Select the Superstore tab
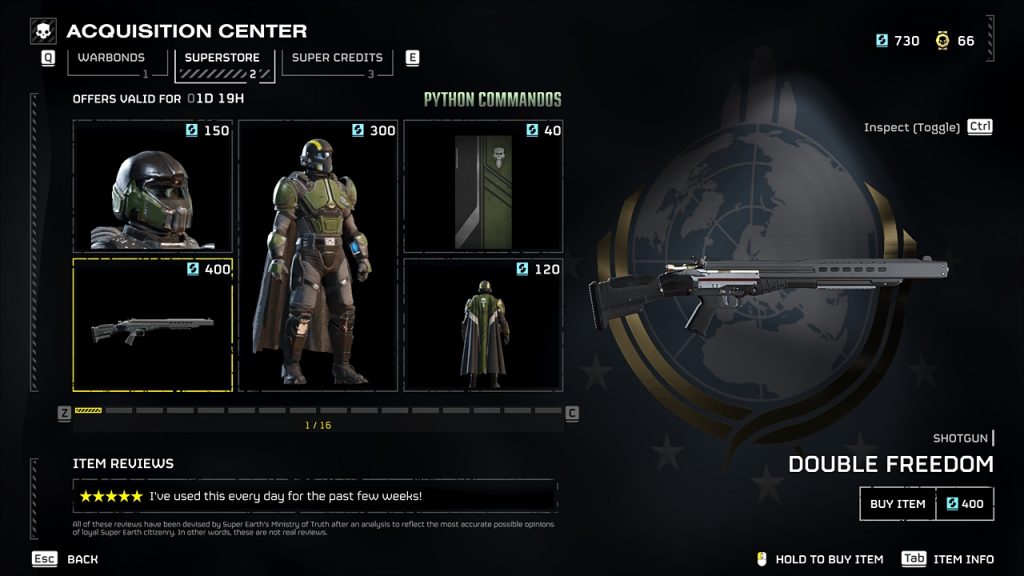The height and width of the screenshot is (576, 1024). 221,60
